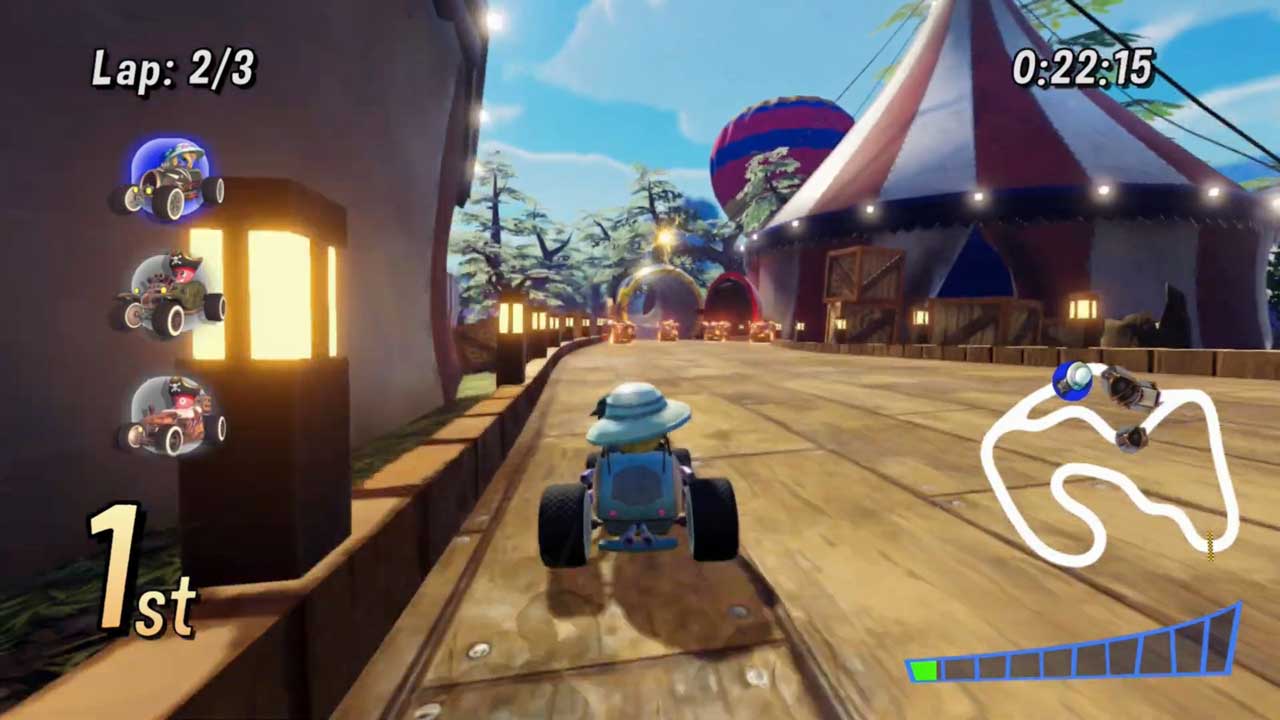Viewport: 1280px width, 720px height.
Task: Select the blue-highlighted player racer portrait
Action: click(168, 181)
